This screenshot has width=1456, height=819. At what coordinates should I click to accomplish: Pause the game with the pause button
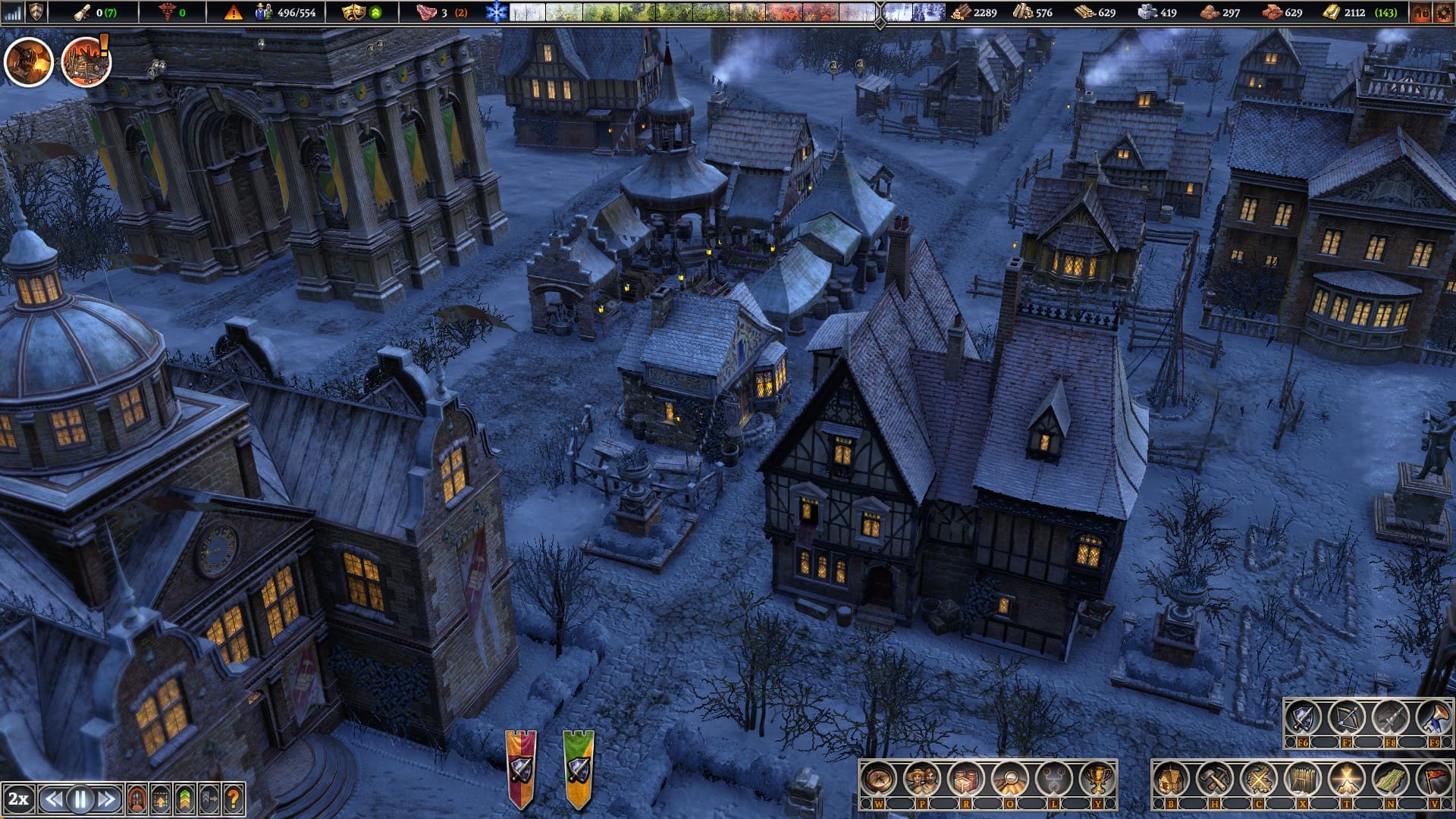click(x=80, y=799)
